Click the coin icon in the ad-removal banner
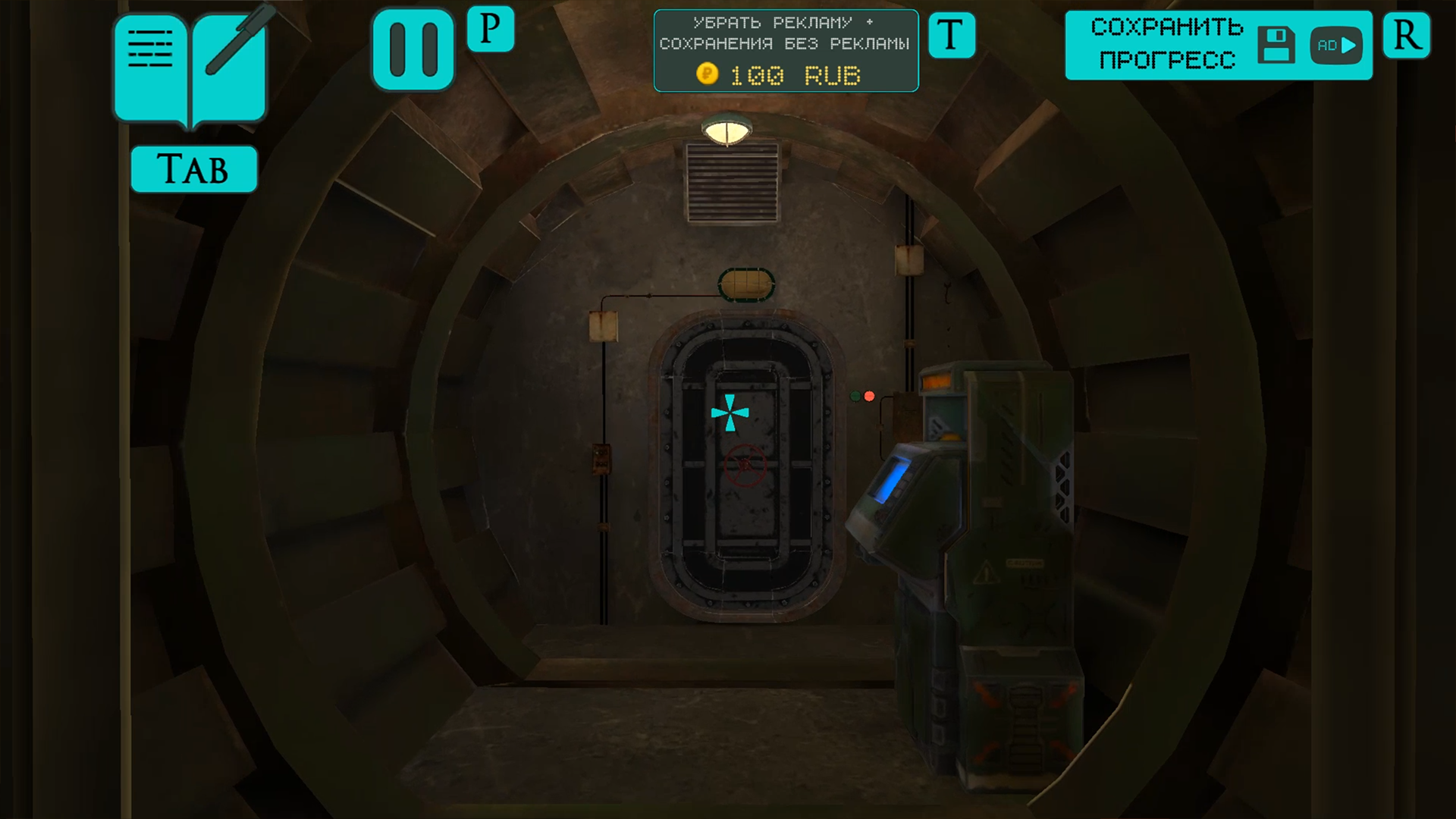This screenshot has width=1456, height=819. pyautogui.click(x=707, y=75)
